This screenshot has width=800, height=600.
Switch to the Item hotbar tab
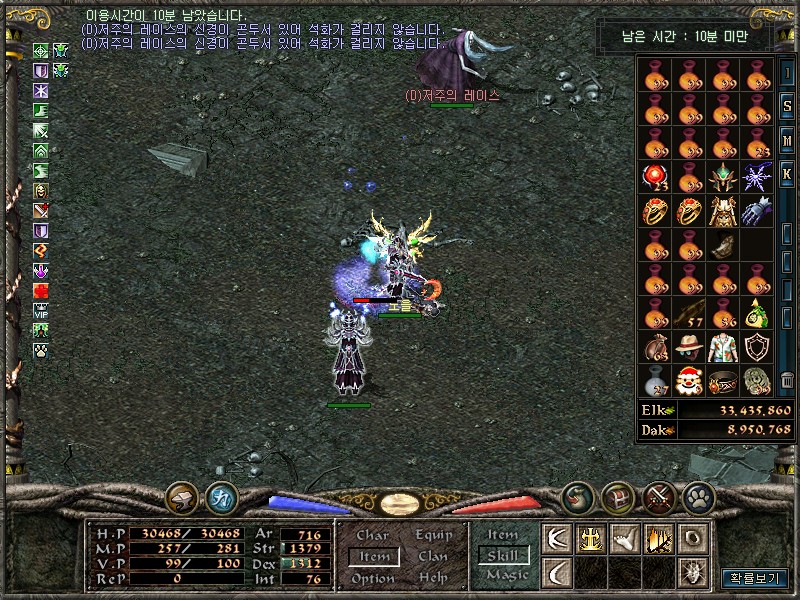(x=503, y=535)
